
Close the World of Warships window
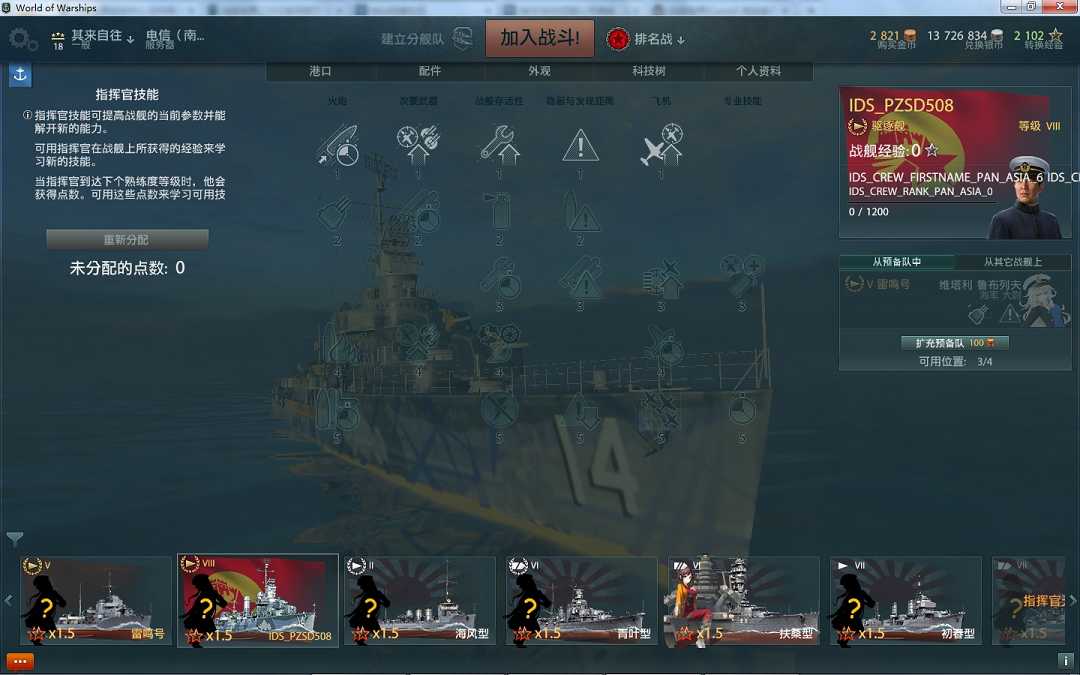click(1066, 7)
